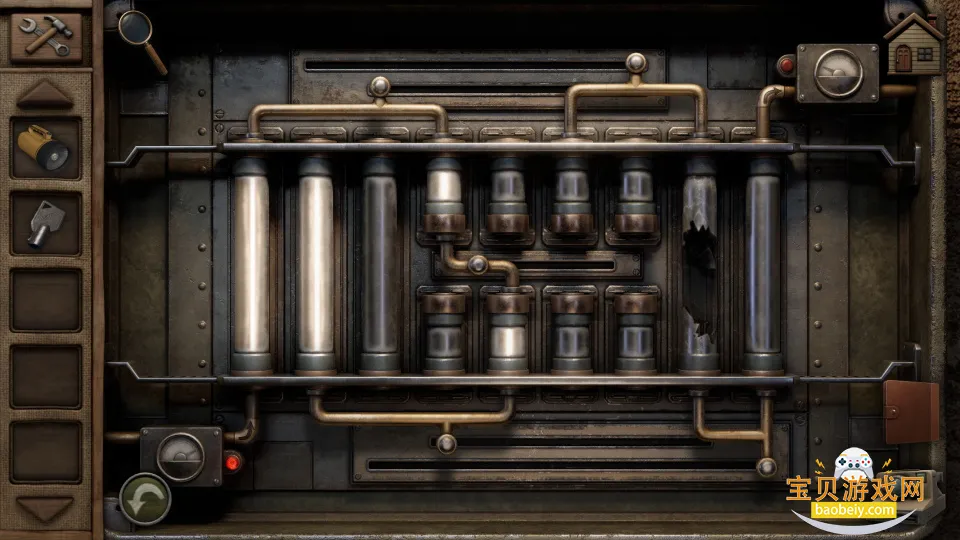This screenshot has height=540, width=960.
Task: Go back with the green return arrow
Action: [x=145, y=497]
